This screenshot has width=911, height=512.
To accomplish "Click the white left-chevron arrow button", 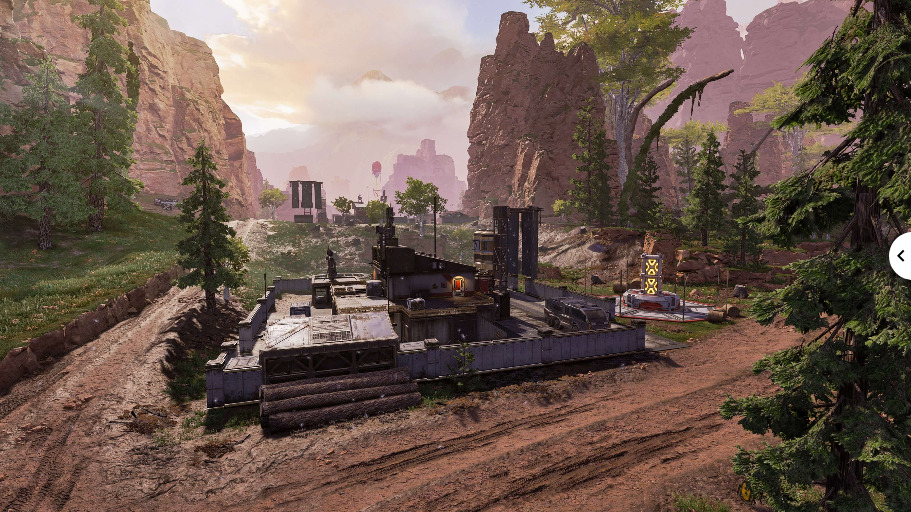I will pyautogui.click(x=900, y=256).
